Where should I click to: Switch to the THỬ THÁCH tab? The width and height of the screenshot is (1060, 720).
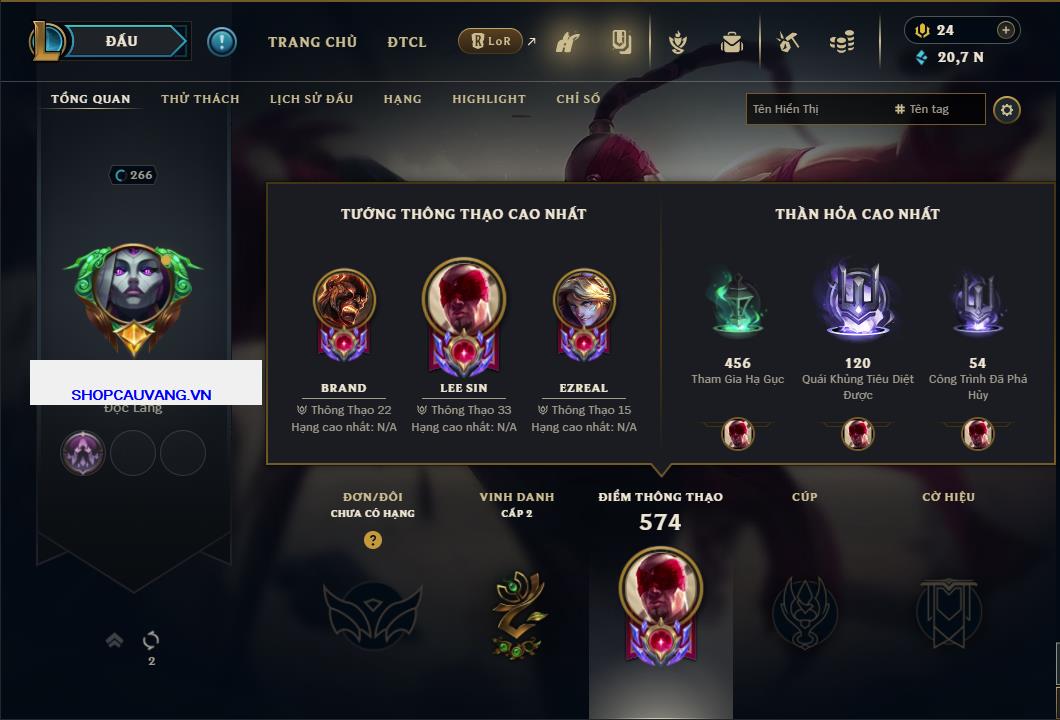(200, 99)
